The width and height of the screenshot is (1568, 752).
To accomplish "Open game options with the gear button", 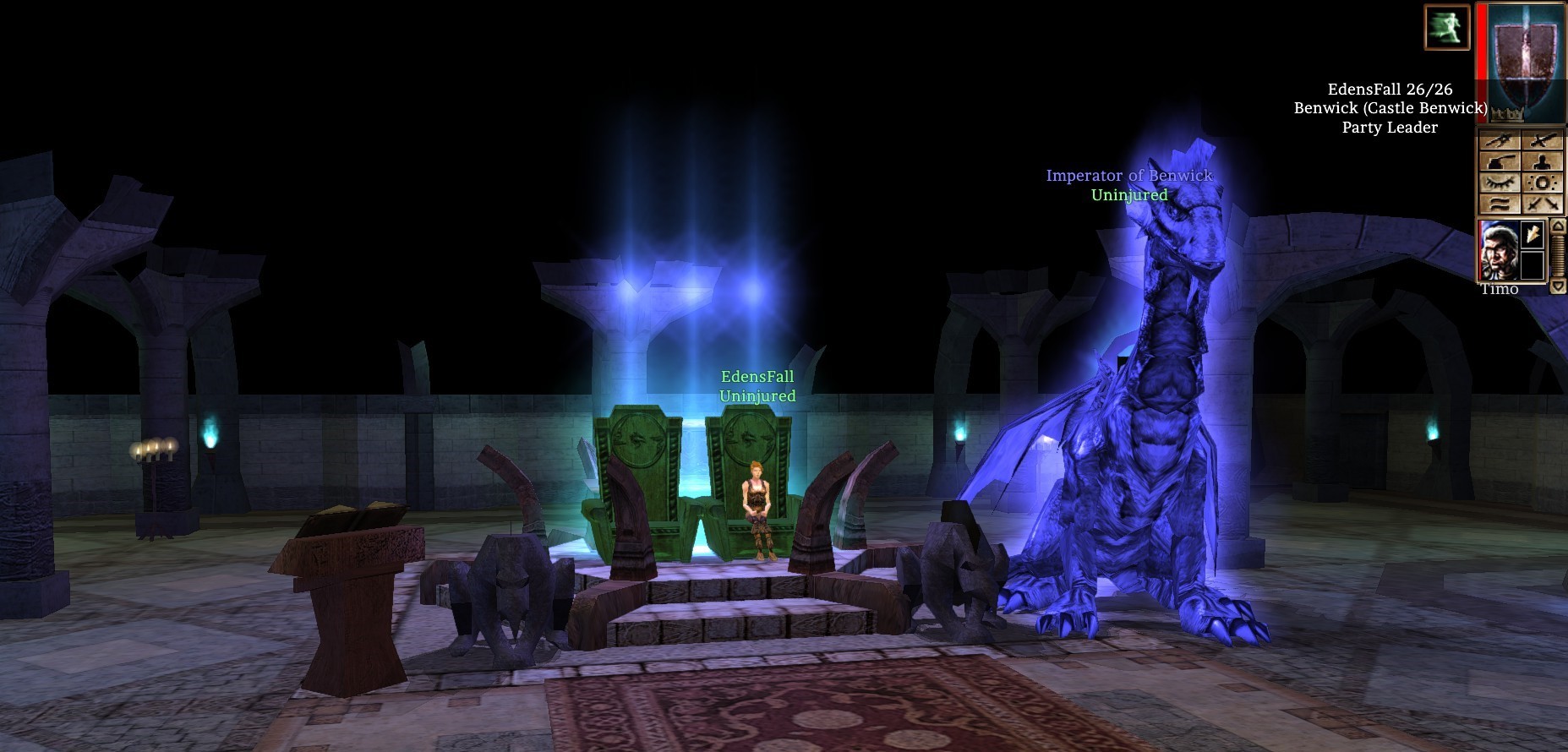I will (x=1543, y=183).
